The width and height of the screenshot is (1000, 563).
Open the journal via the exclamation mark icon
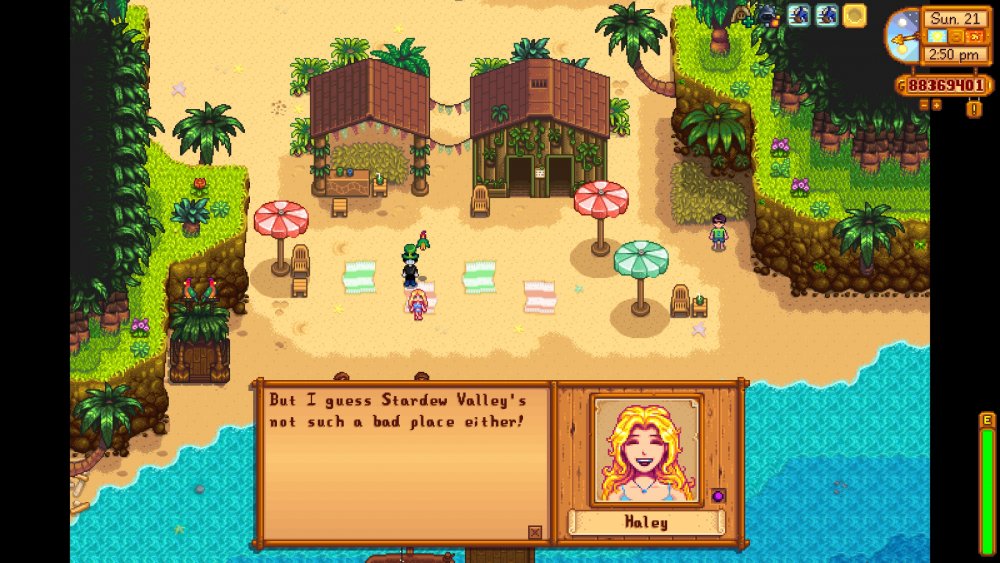[x=974, y=108]
